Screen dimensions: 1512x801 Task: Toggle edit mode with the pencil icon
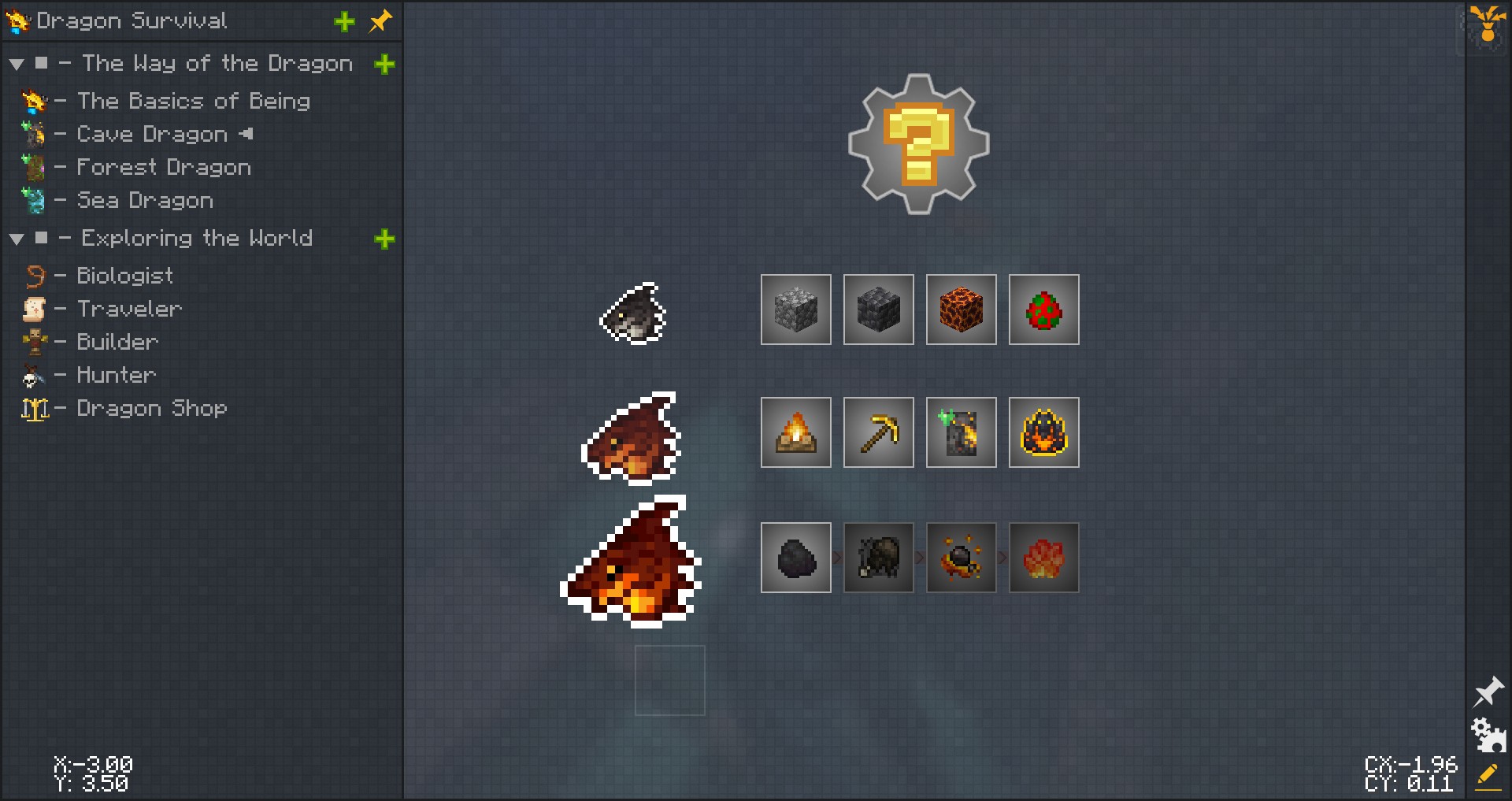(1487, 776)
